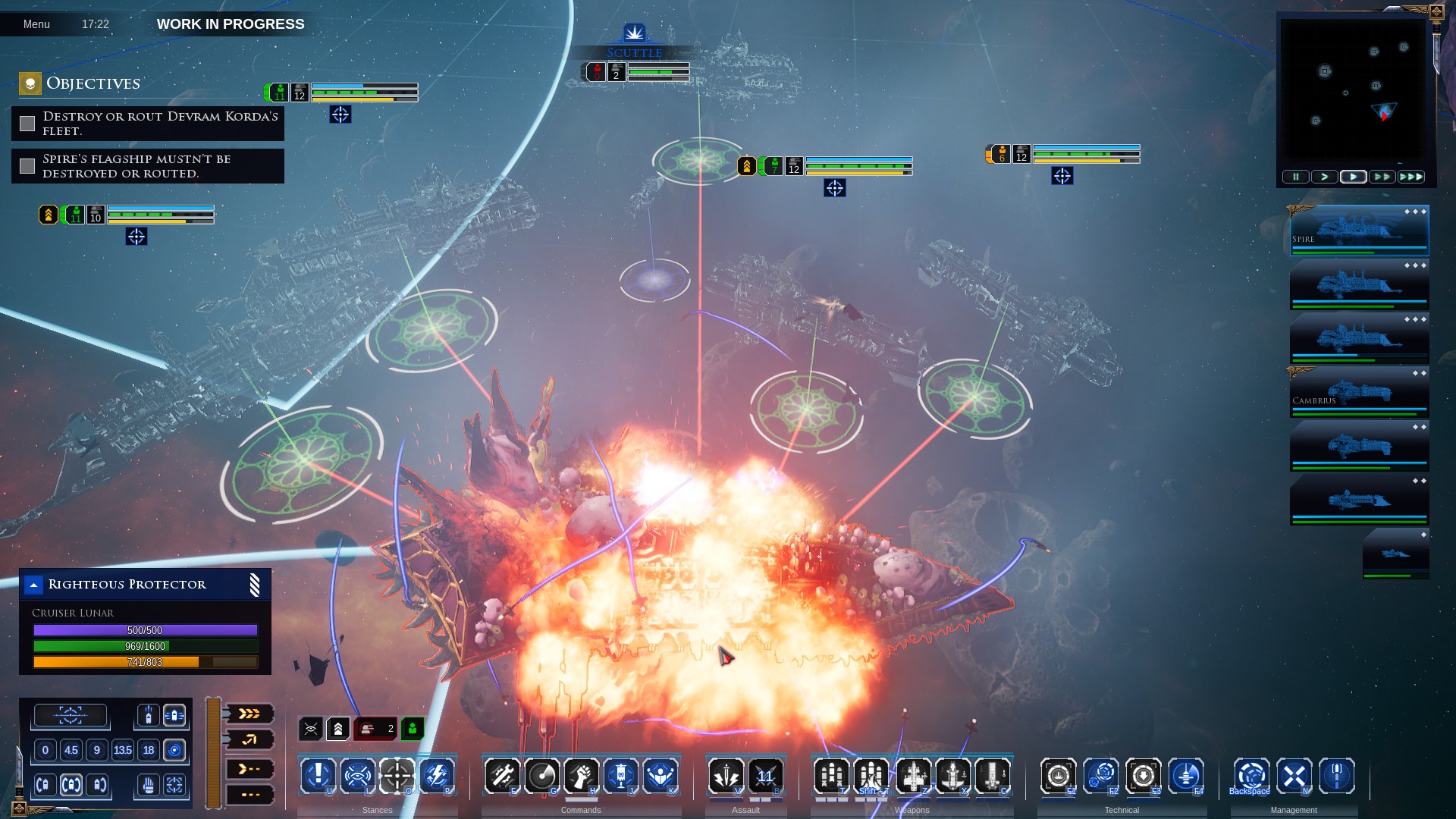This screenshot has height=819, width=1456.
Task: Open the Menu in the top bar
Action: pos(36,24)
